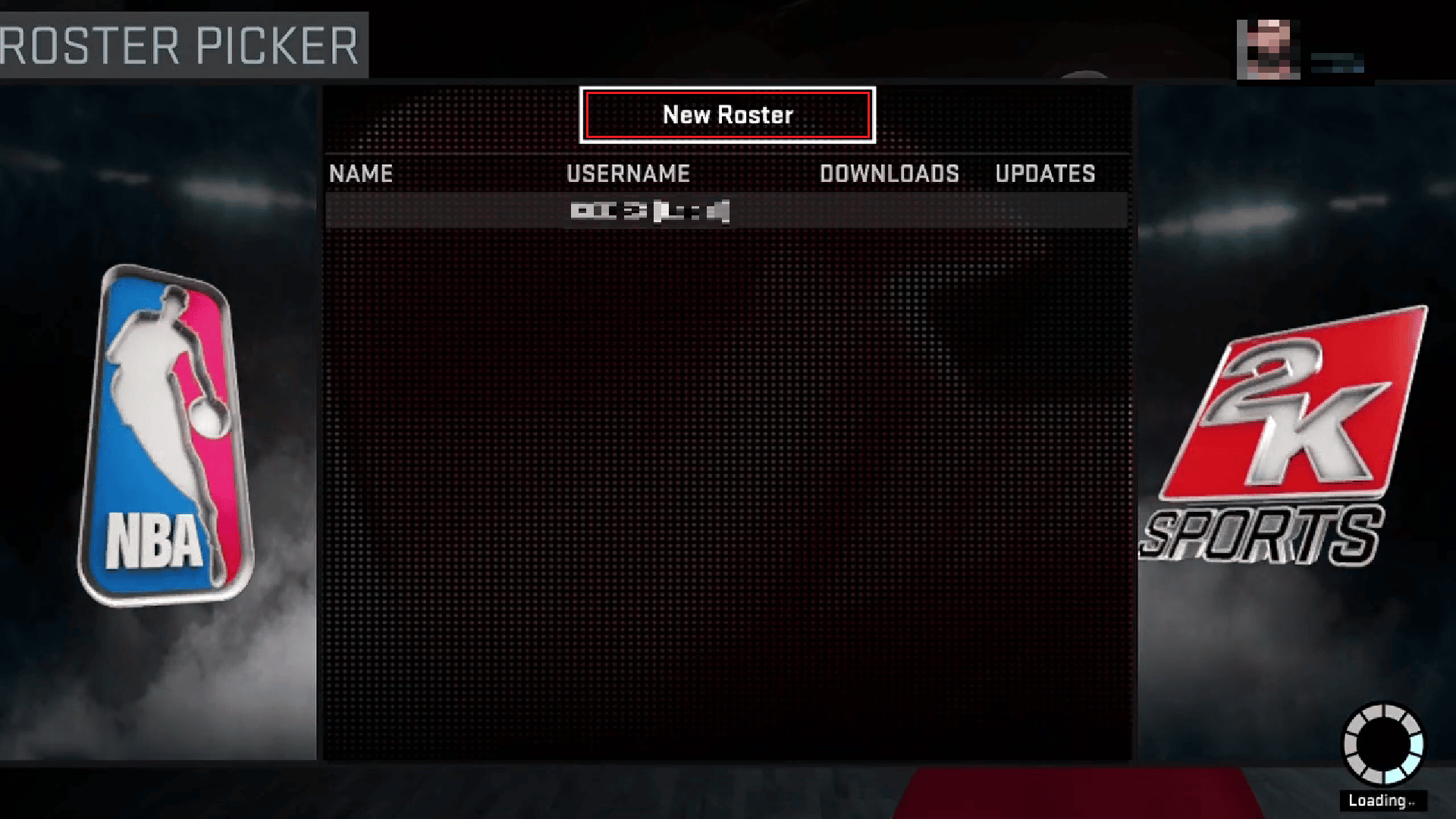The height and width of the screenshot is (819, 1456).
Task: Sort rosters by UPDATES column
Action: point(1045,174)
